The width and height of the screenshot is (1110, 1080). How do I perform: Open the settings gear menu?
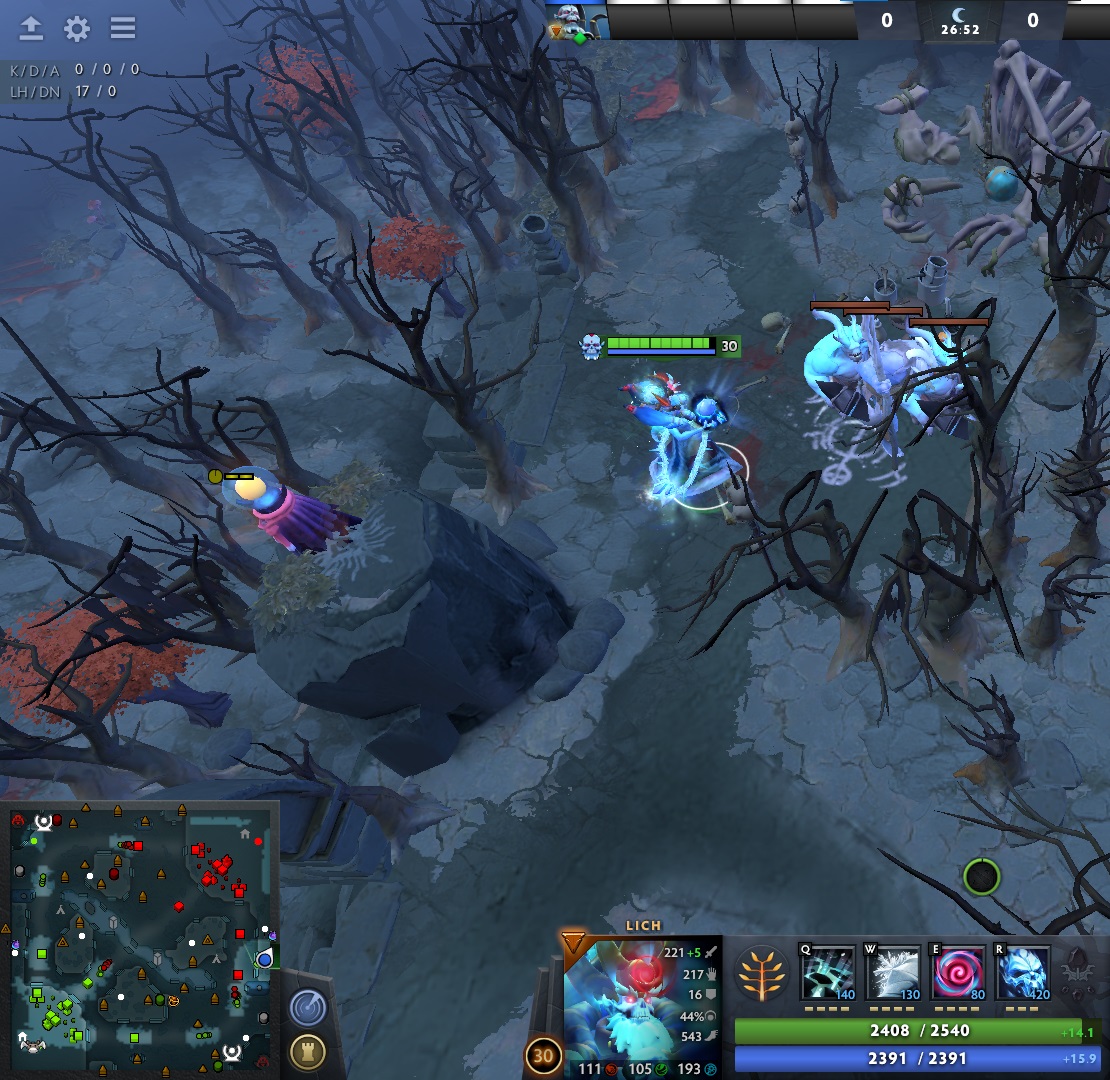click(x=77, y=28)
